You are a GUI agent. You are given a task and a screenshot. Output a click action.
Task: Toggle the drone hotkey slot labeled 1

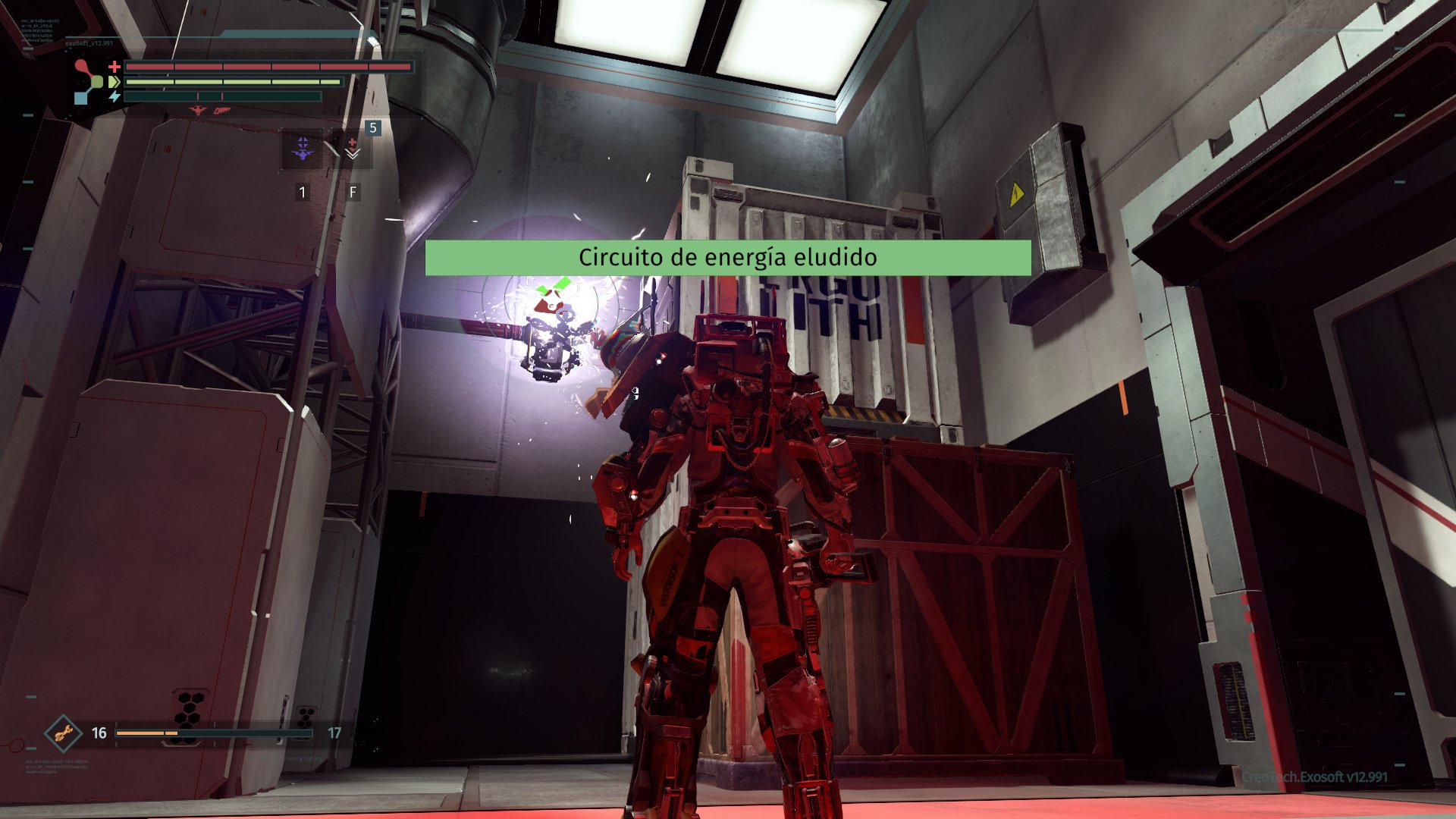tap(303, 193)
